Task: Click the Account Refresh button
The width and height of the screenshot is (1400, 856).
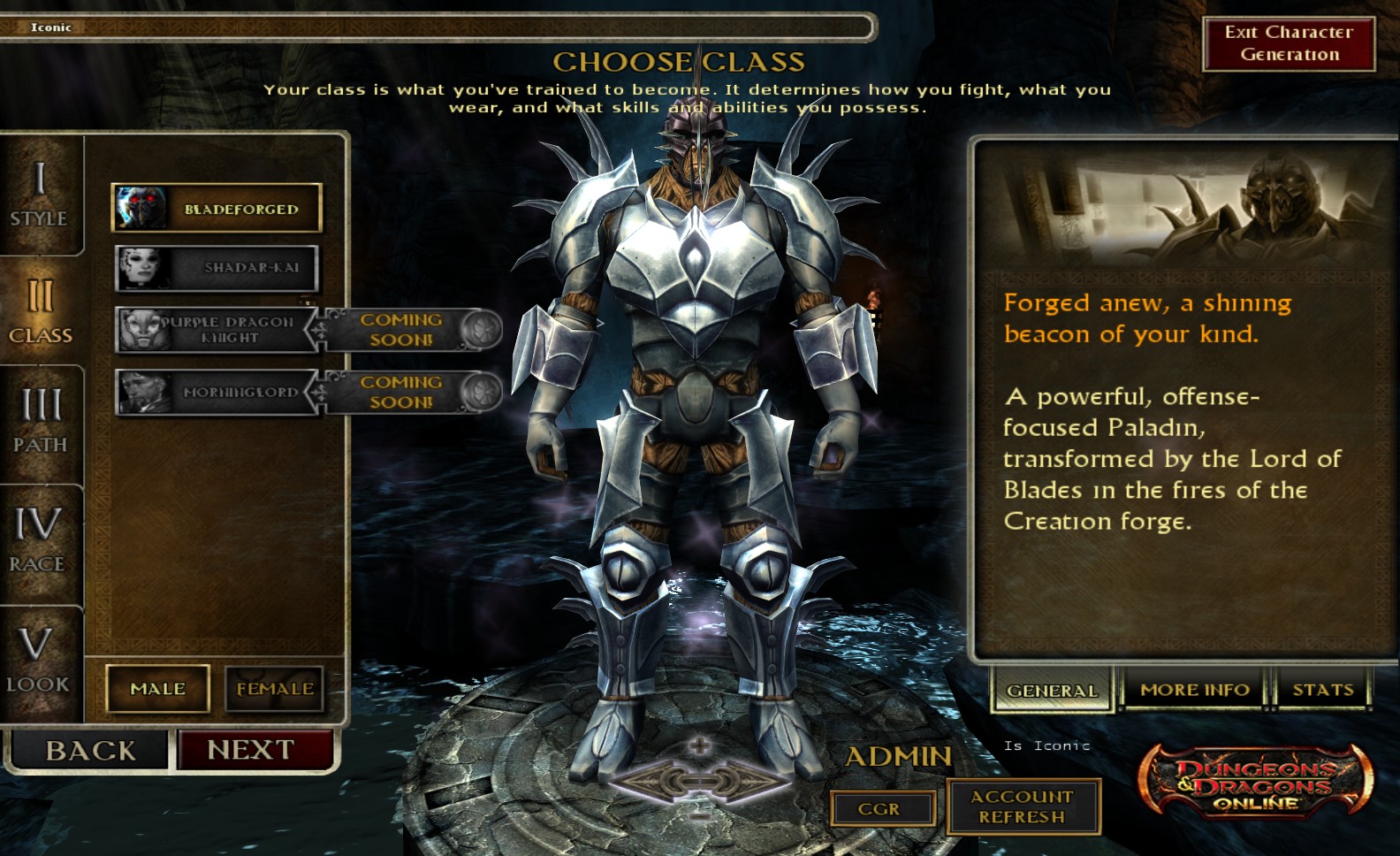Action: pyautogui.click(x=1023, y=806)
